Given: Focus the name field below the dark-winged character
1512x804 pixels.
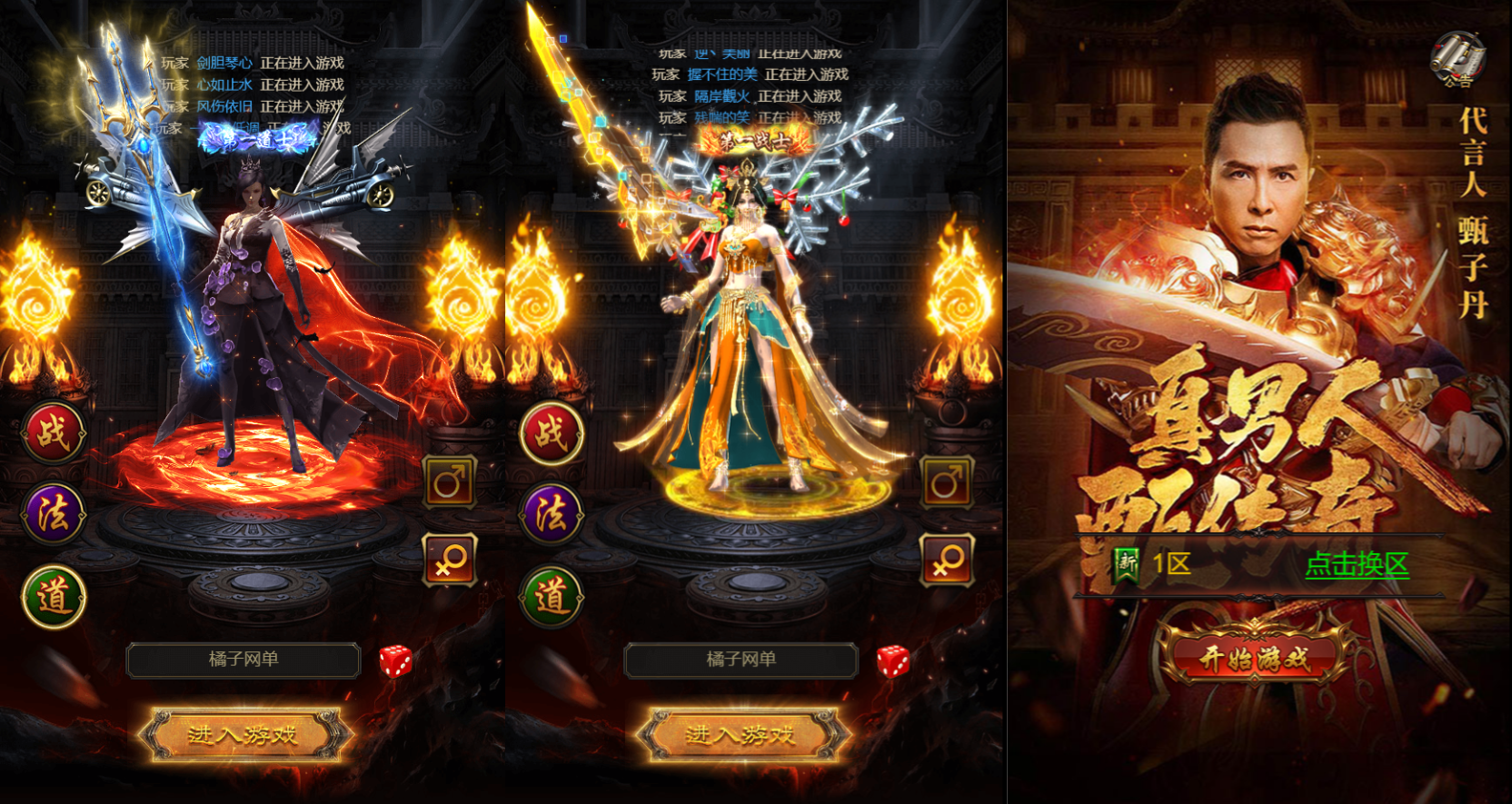Looking at the screenshot, I should click(244, 660).
